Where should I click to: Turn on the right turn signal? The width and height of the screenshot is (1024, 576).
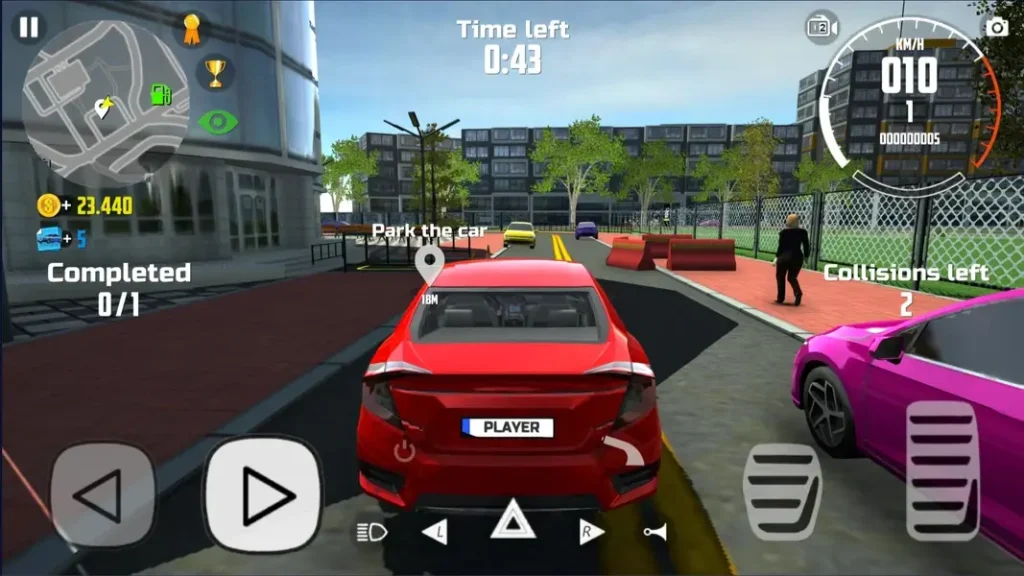(x=591, y=532)
